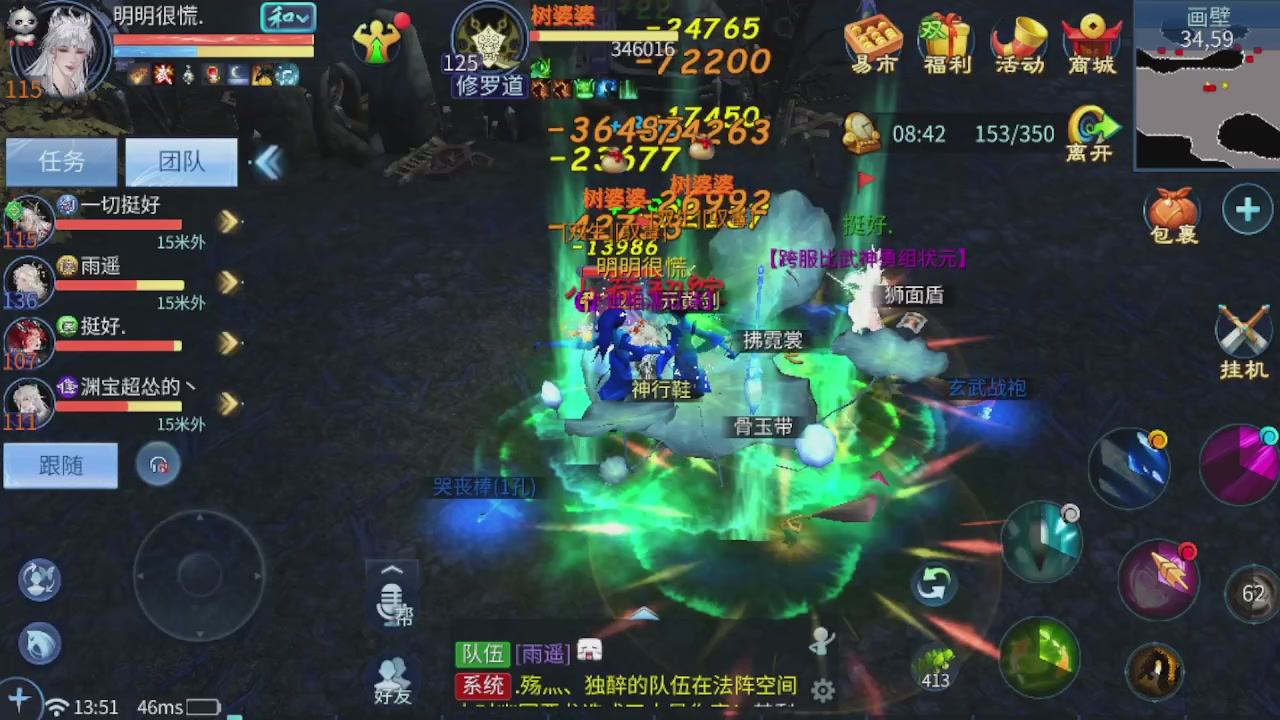Select the mount icon above the joystick
Screen dimensions: 1280x720
tap(38, 643)
